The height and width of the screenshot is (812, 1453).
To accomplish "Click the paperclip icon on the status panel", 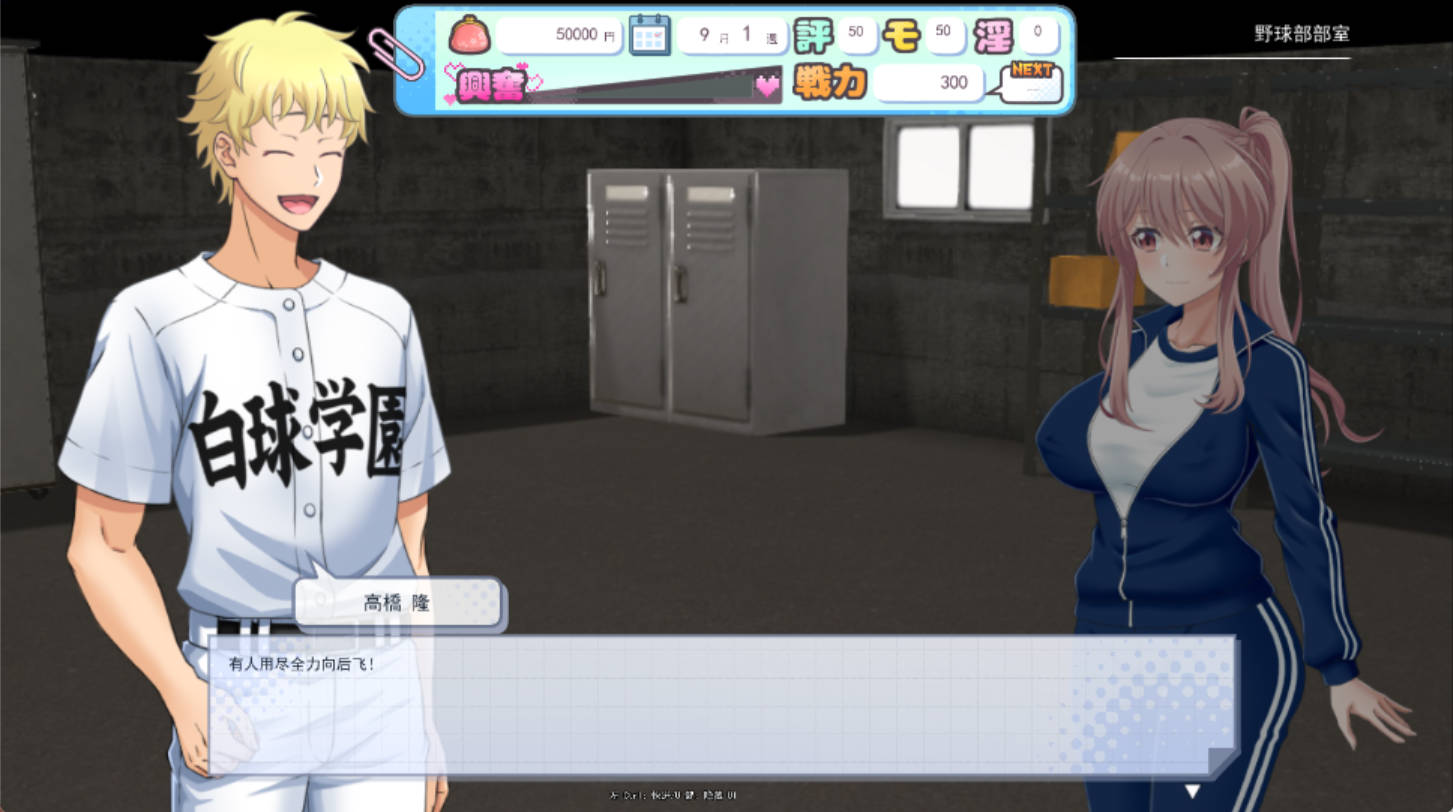I will tap(399, 48).
